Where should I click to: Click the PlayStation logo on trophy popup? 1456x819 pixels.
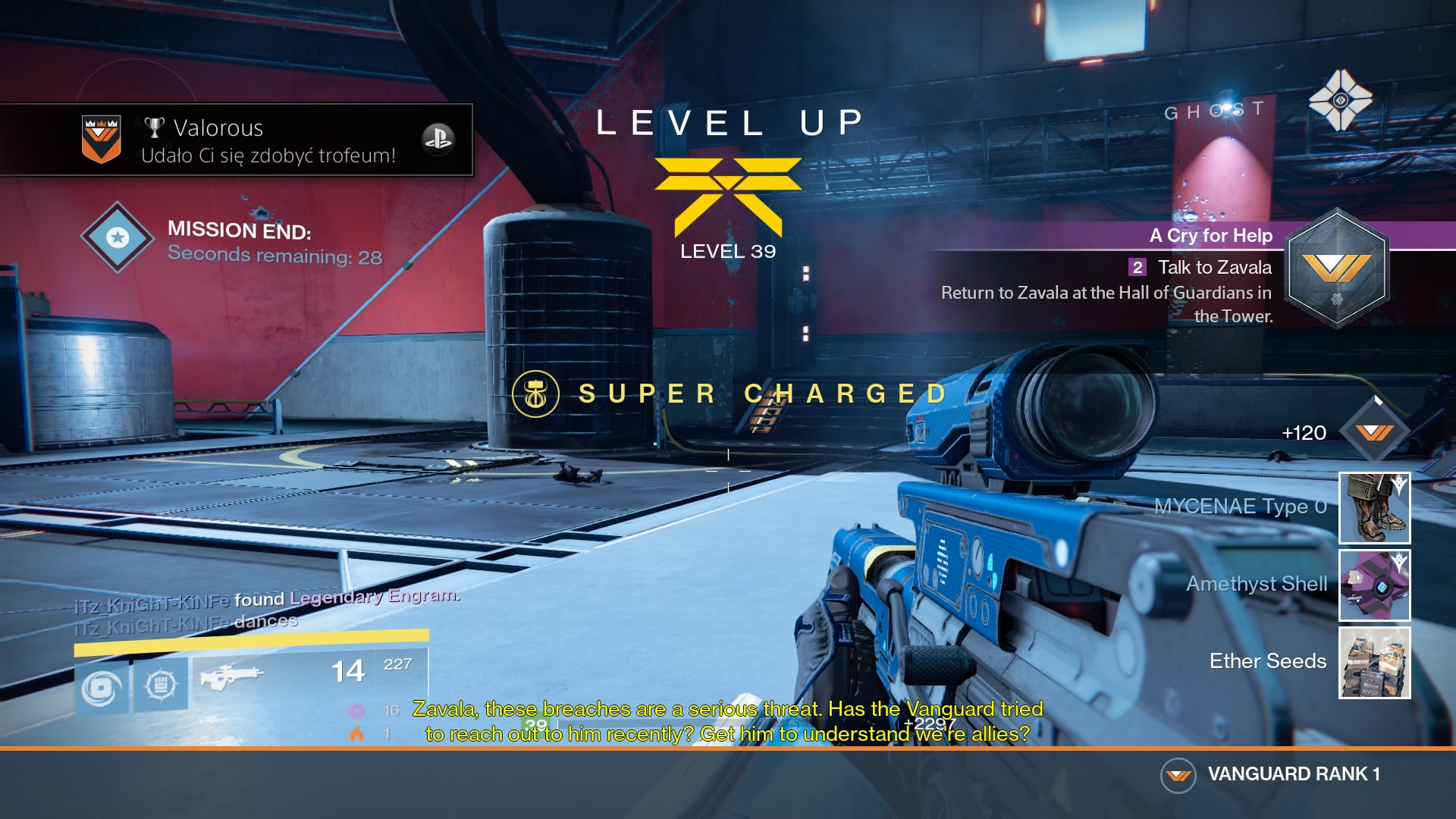(x=438, y=139)
